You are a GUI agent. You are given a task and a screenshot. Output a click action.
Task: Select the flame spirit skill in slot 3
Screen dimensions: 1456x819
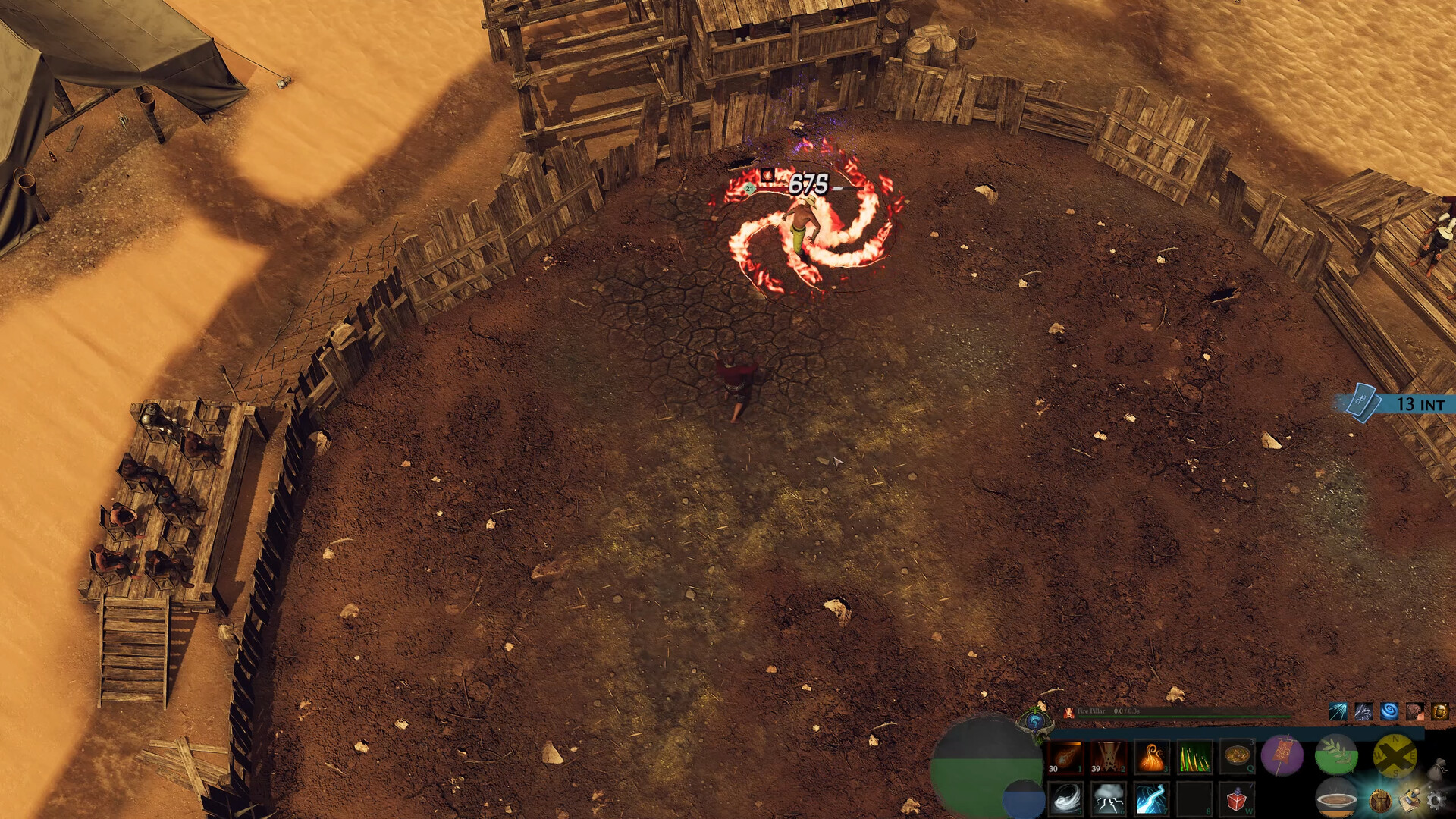1150,756
